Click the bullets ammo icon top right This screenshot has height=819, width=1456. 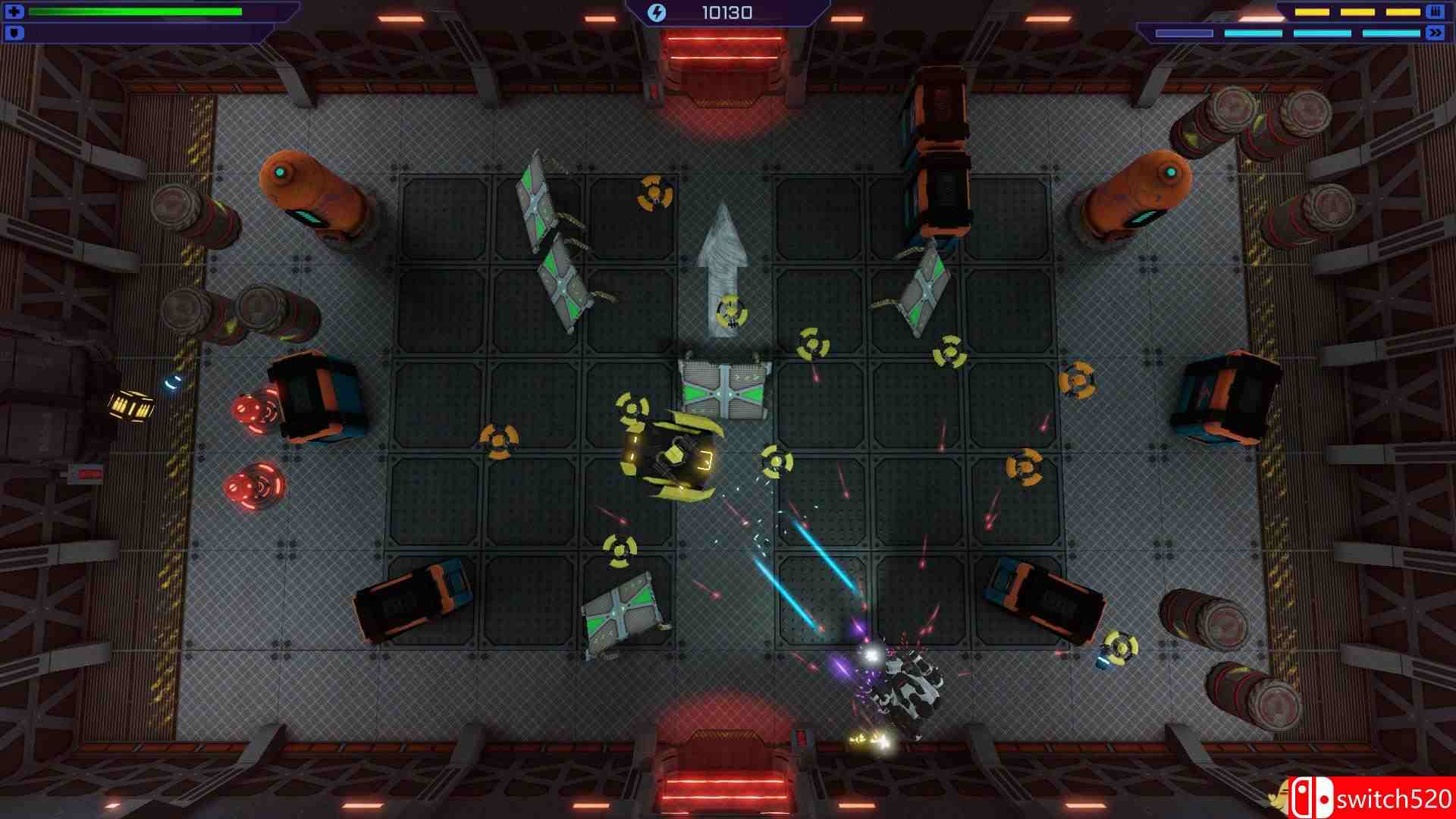coord(1435,12)
